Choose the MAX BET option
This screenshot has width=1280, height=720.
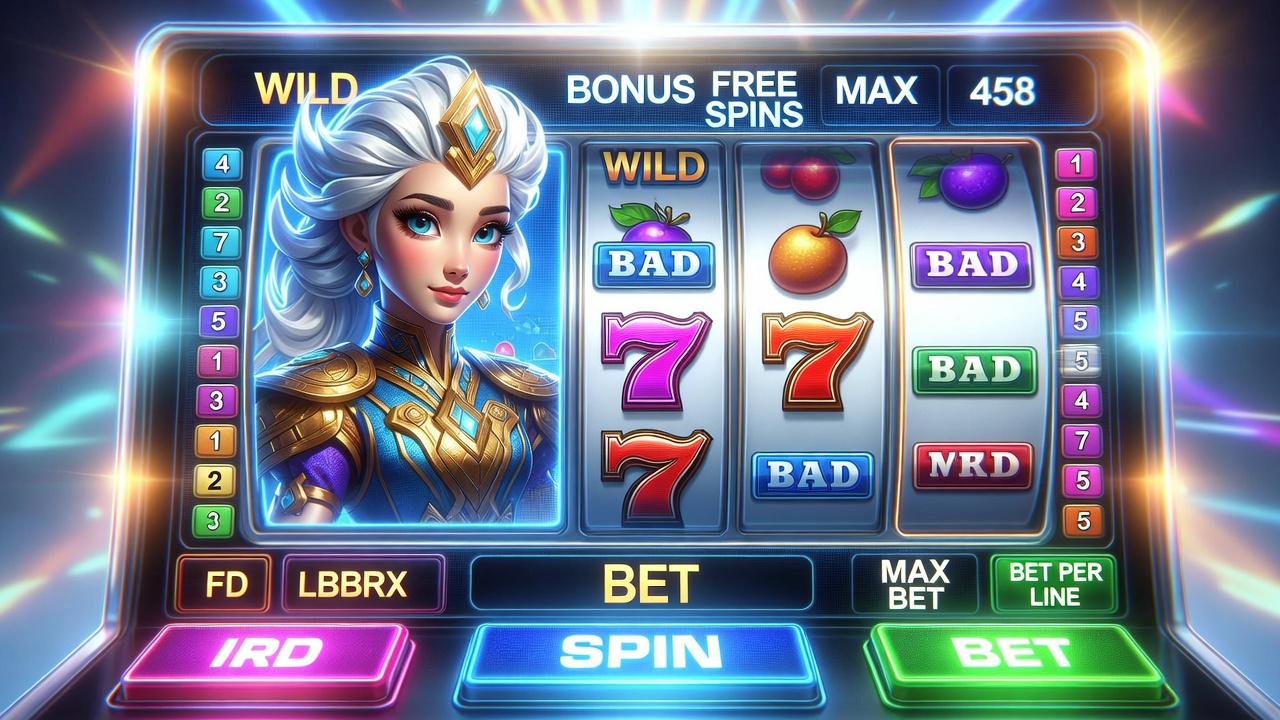pos(915,585)
